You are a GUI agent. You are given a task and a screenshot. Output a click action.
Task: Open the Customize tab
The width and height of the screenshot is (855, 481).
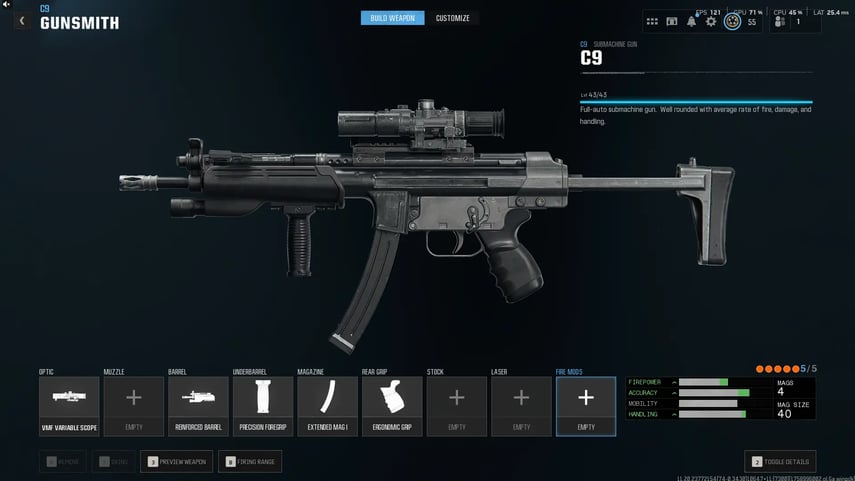(x=452, y=18)
